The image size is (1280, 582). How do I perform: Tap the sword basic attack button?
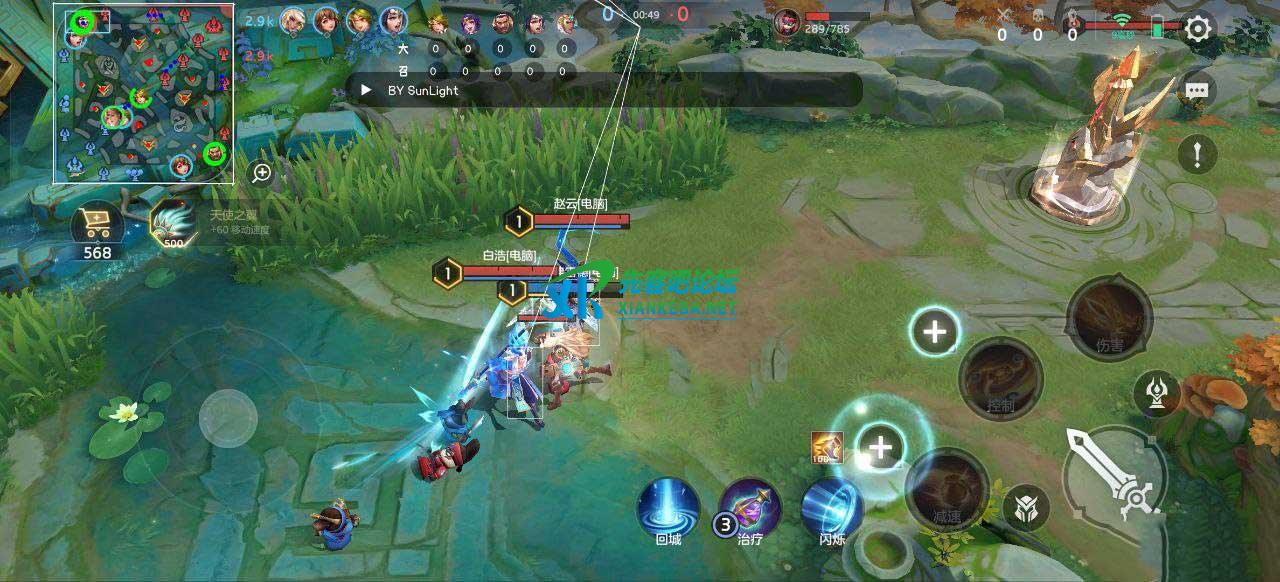(1113, 474)
